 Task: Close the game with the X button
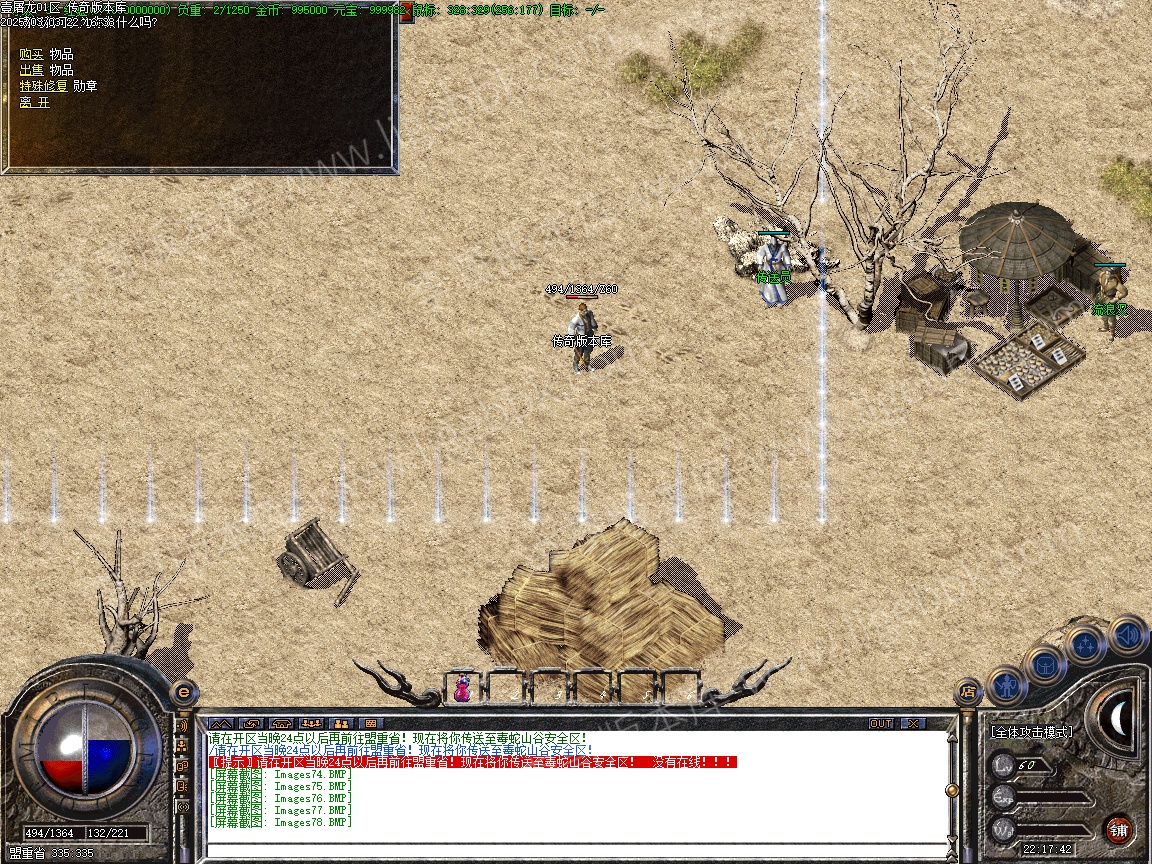[913, 723]
